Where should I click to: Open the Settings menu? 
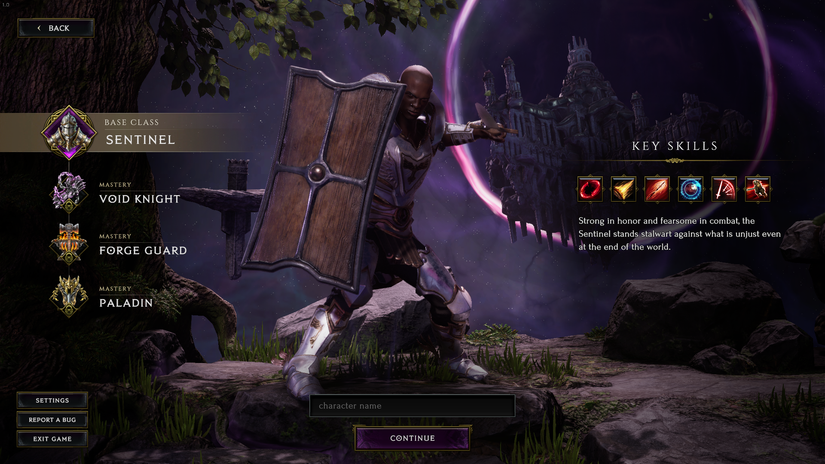point(52,400)
